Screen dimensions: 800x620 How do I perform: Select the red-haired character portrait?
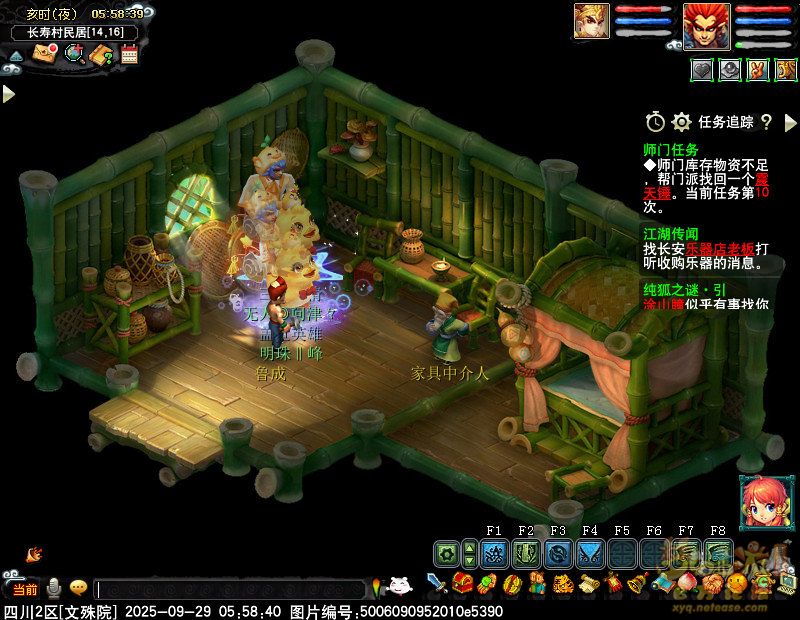coord(702,25)
